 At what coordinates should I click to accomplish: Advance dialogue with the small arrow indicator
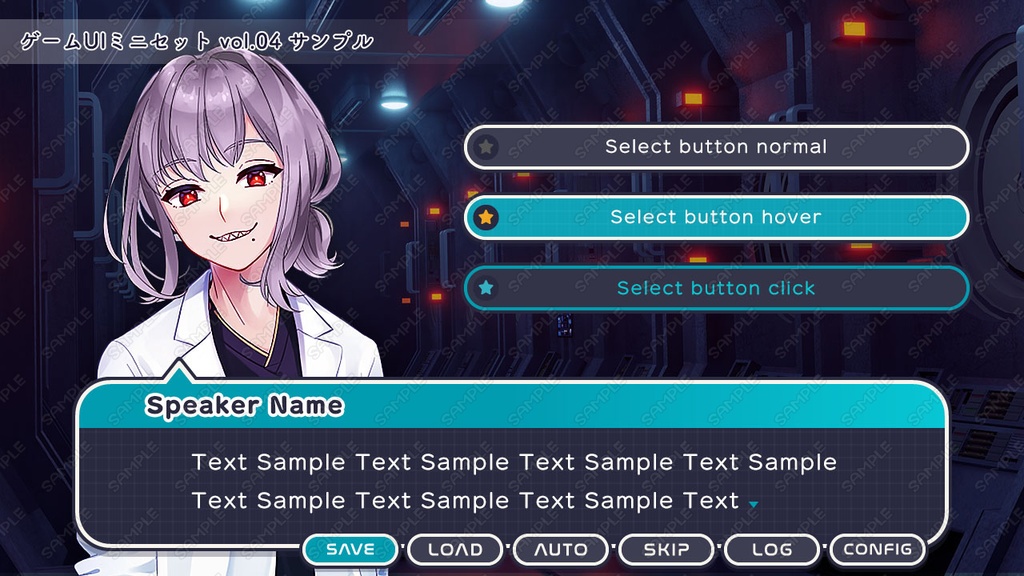point(753,504)
